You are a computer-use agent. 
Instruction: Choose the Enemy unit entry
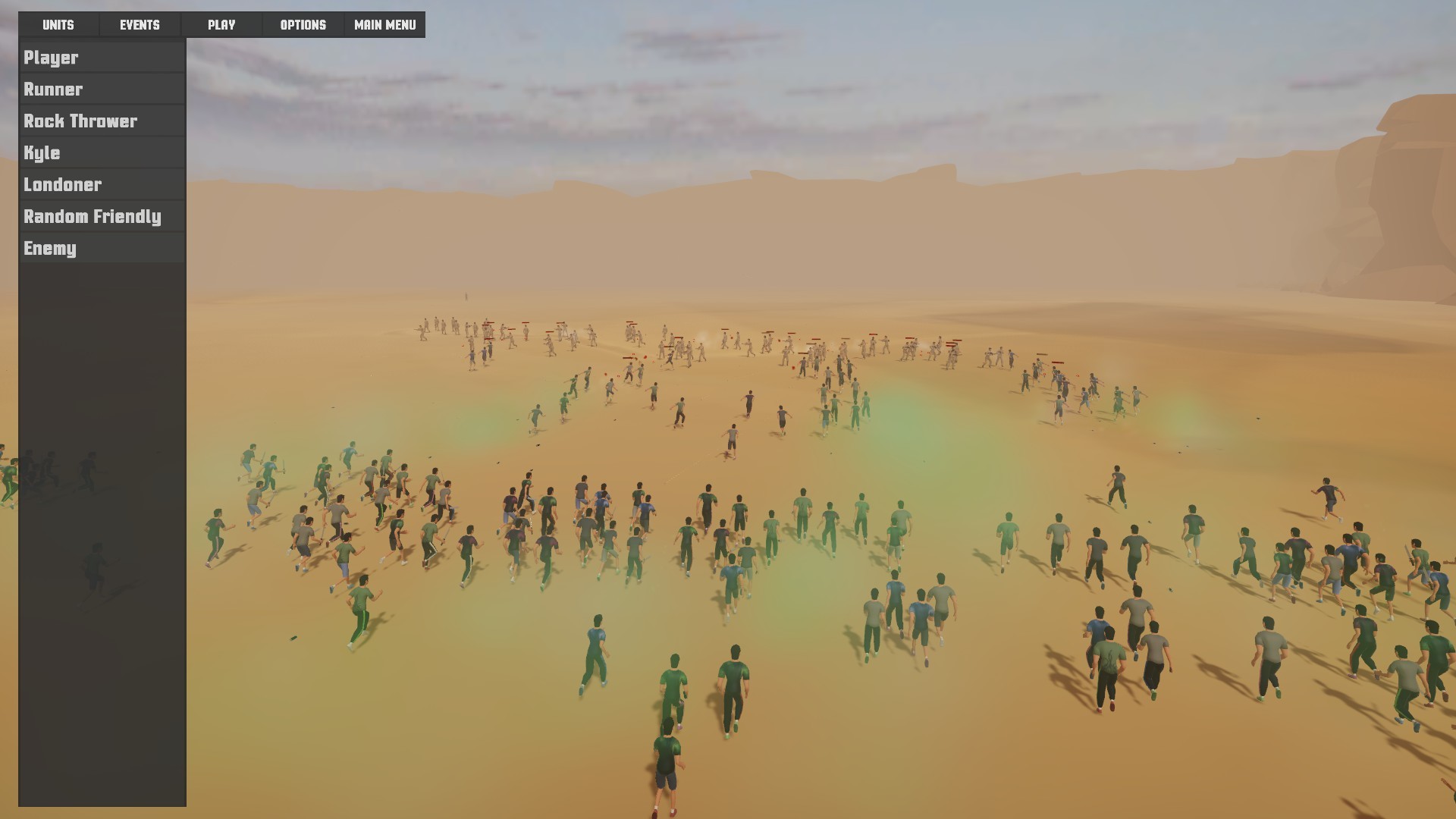49,248
